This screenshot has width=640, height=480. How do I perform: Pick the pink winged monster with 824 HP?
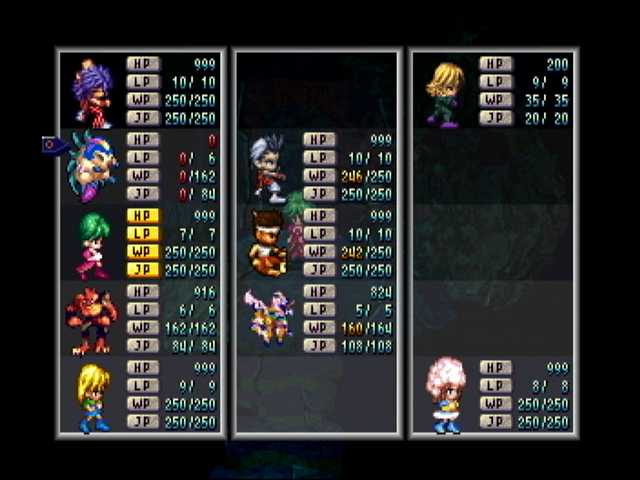coord(268,318)
